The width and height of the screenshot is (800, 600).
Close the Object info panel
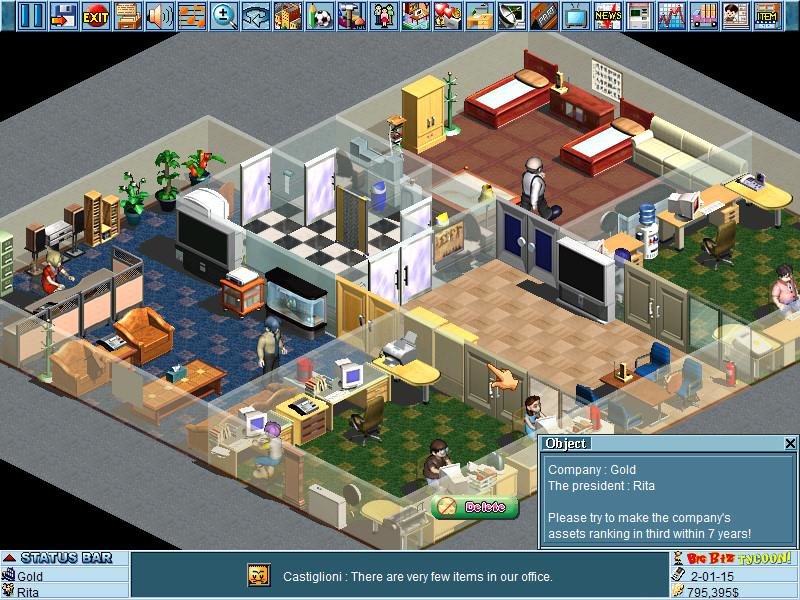click(790, 443)
